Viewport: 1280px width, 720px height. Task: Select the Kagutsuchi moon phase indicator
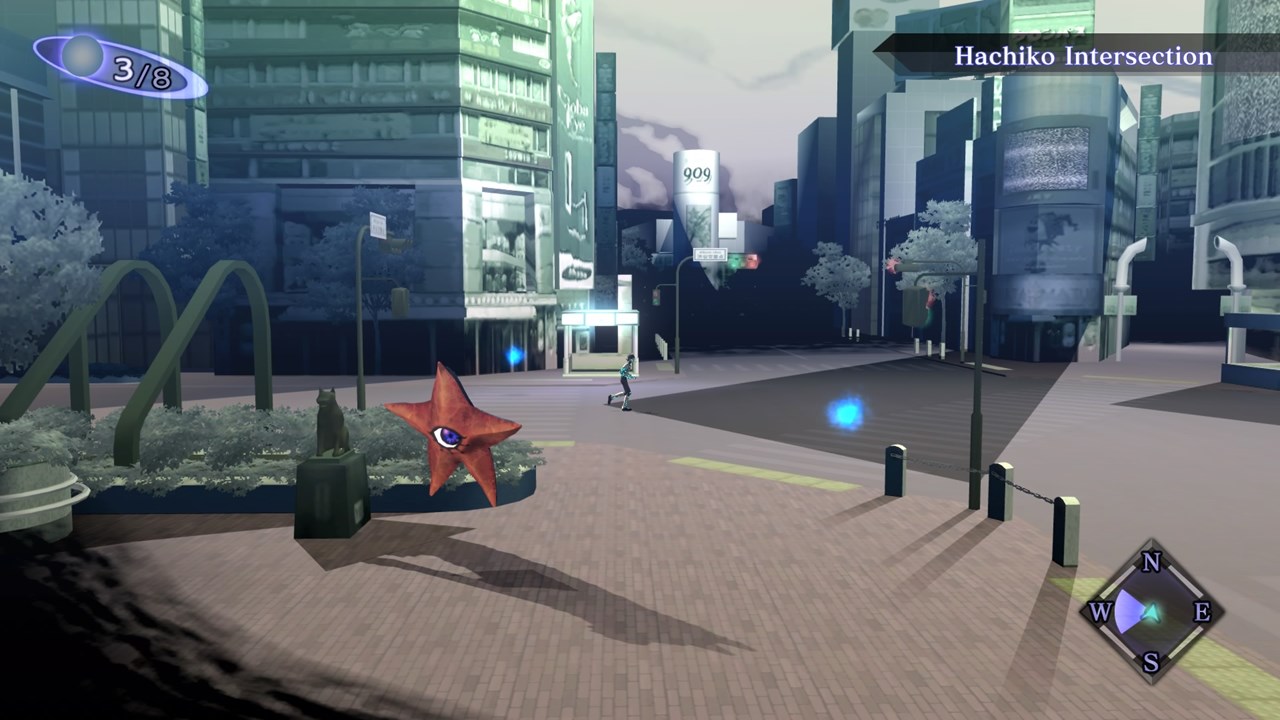pos(119,66)
